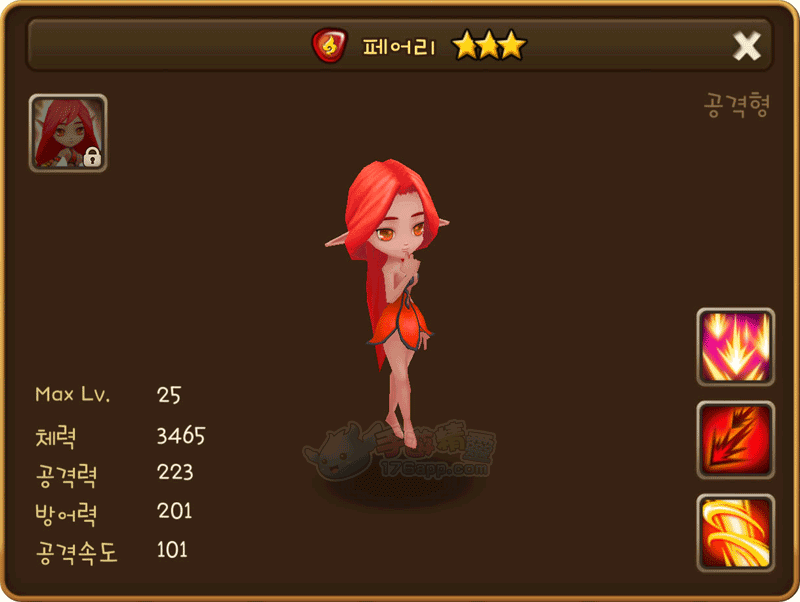
Task: Show the golden swirl skill details
Action: 736,532
